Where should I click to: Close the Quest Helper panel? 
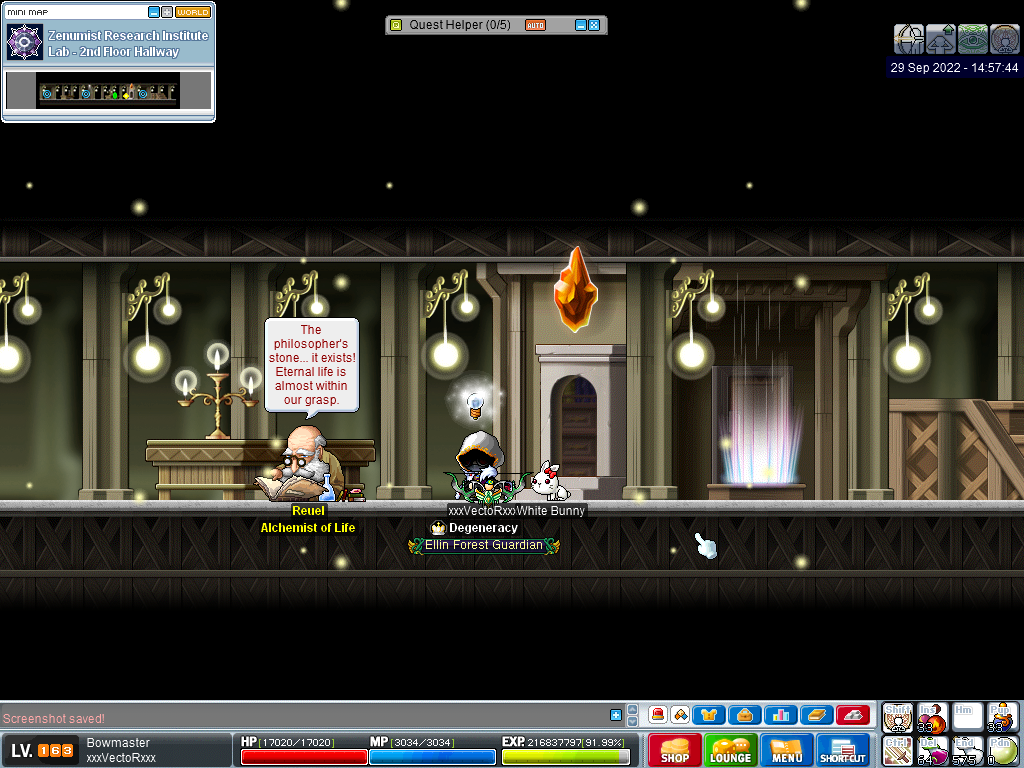(x=594, y=25)
